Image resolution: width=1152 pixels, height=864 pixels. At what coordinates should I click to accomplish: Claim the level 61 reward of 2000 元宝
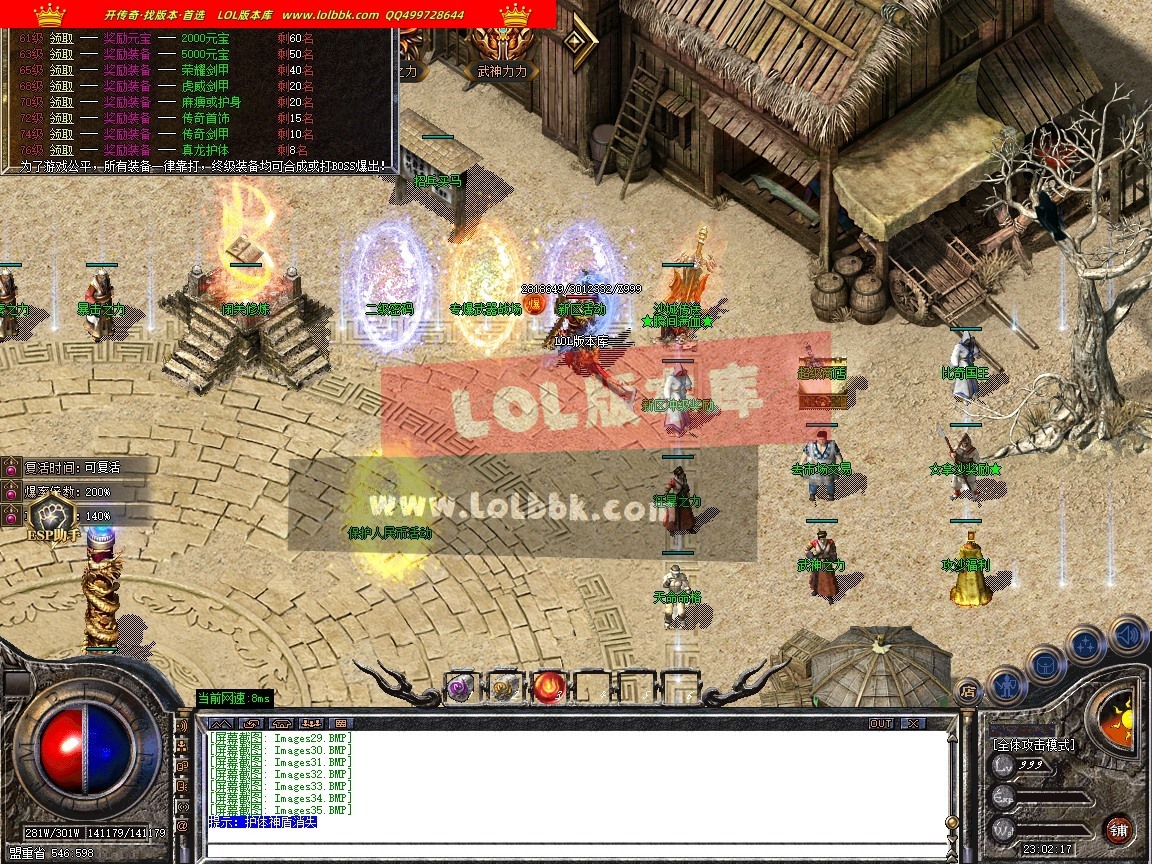pos(61,38)
